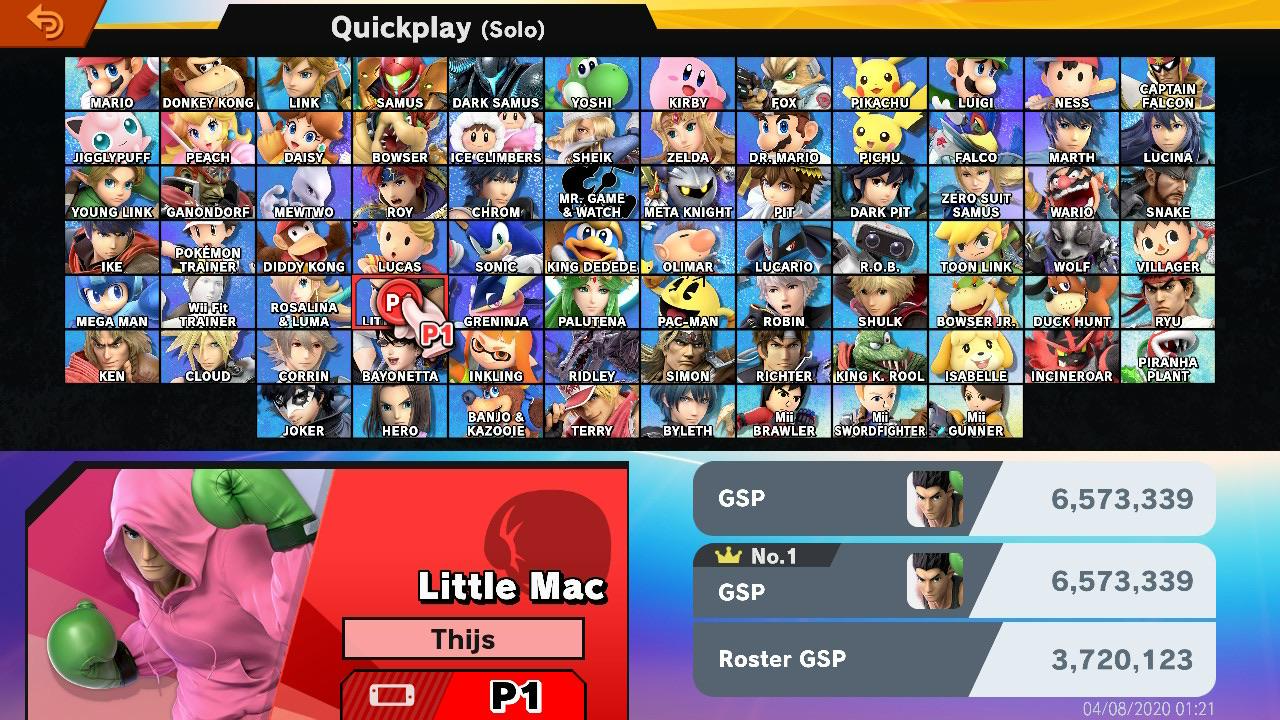Click the currently selected Little Mac tile
Viewport: 1280px width, 720px height.
pos(400,300)
